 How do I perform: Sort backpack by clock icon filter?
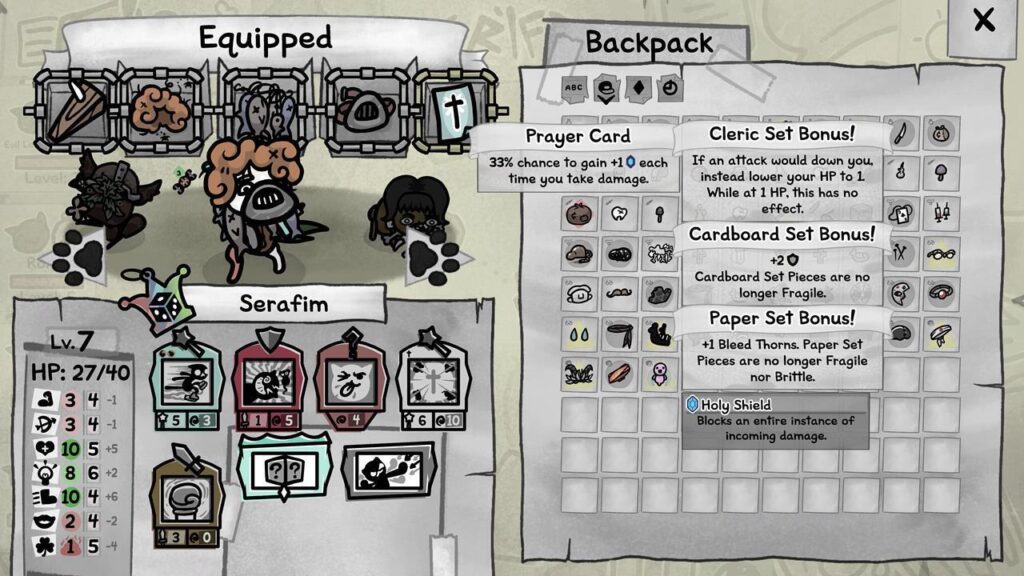(669, 88)
